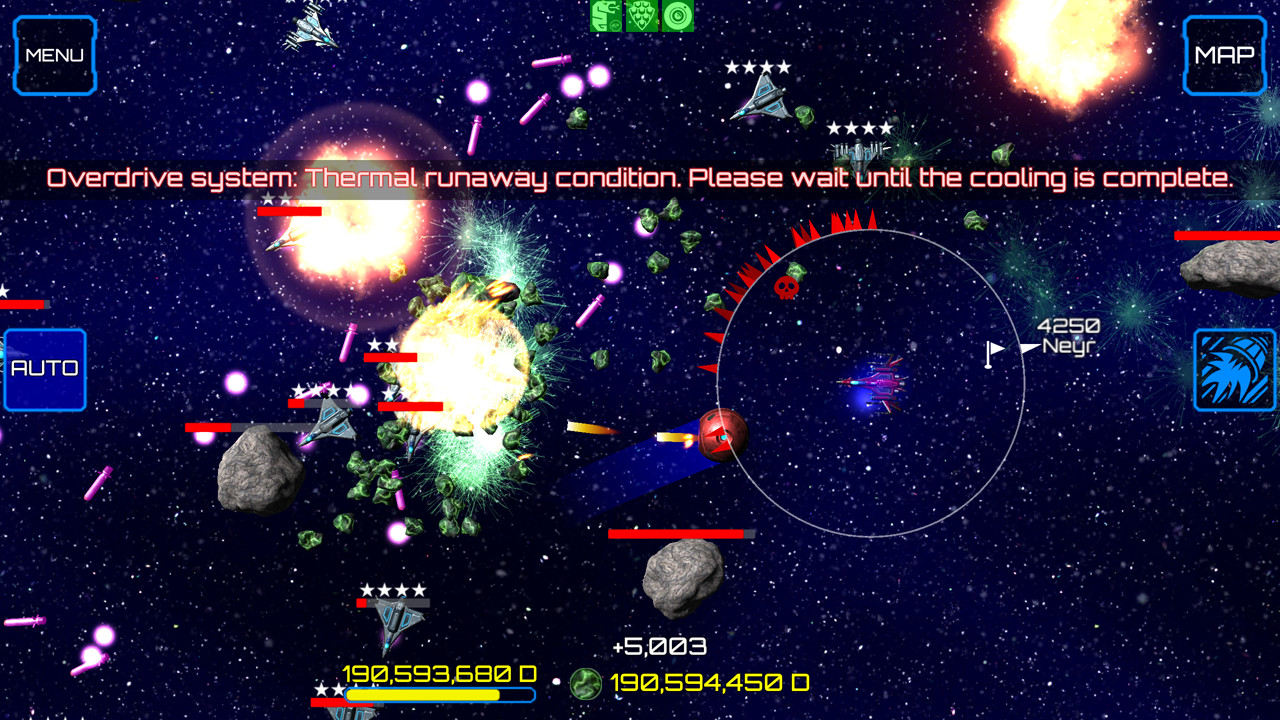1280x720 pixels.
Task: Open the MAP screen
Action: [1224, 56]
